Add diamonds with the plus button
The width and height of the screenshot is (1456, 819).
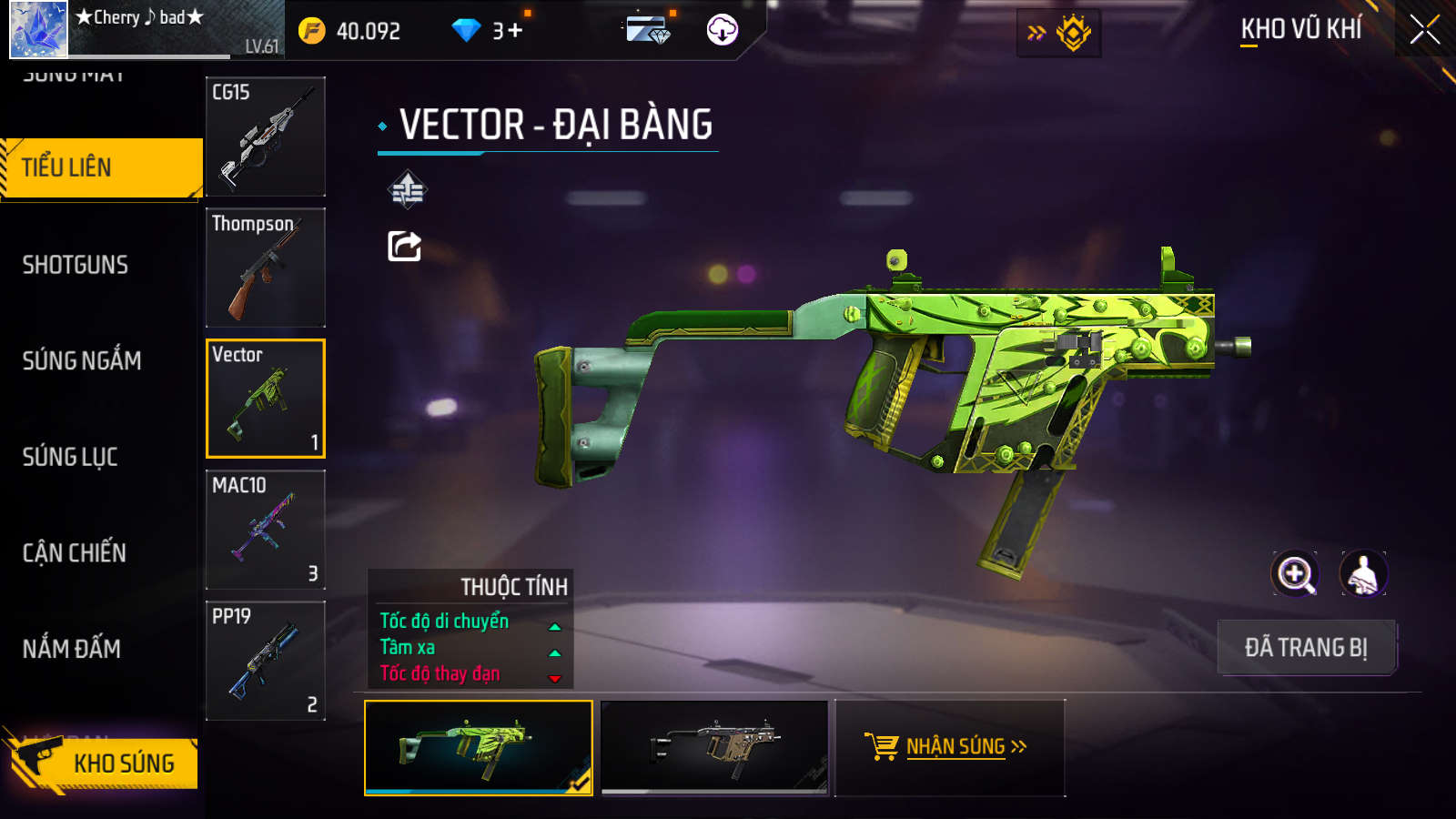click(515, 31)
